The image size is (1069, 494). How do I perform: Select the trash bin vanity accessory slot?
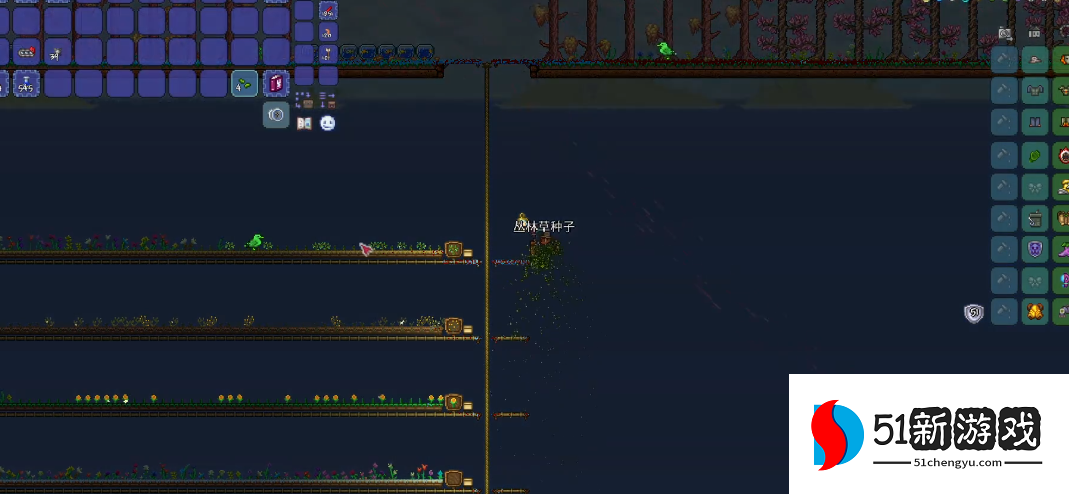coord(1035,217)
